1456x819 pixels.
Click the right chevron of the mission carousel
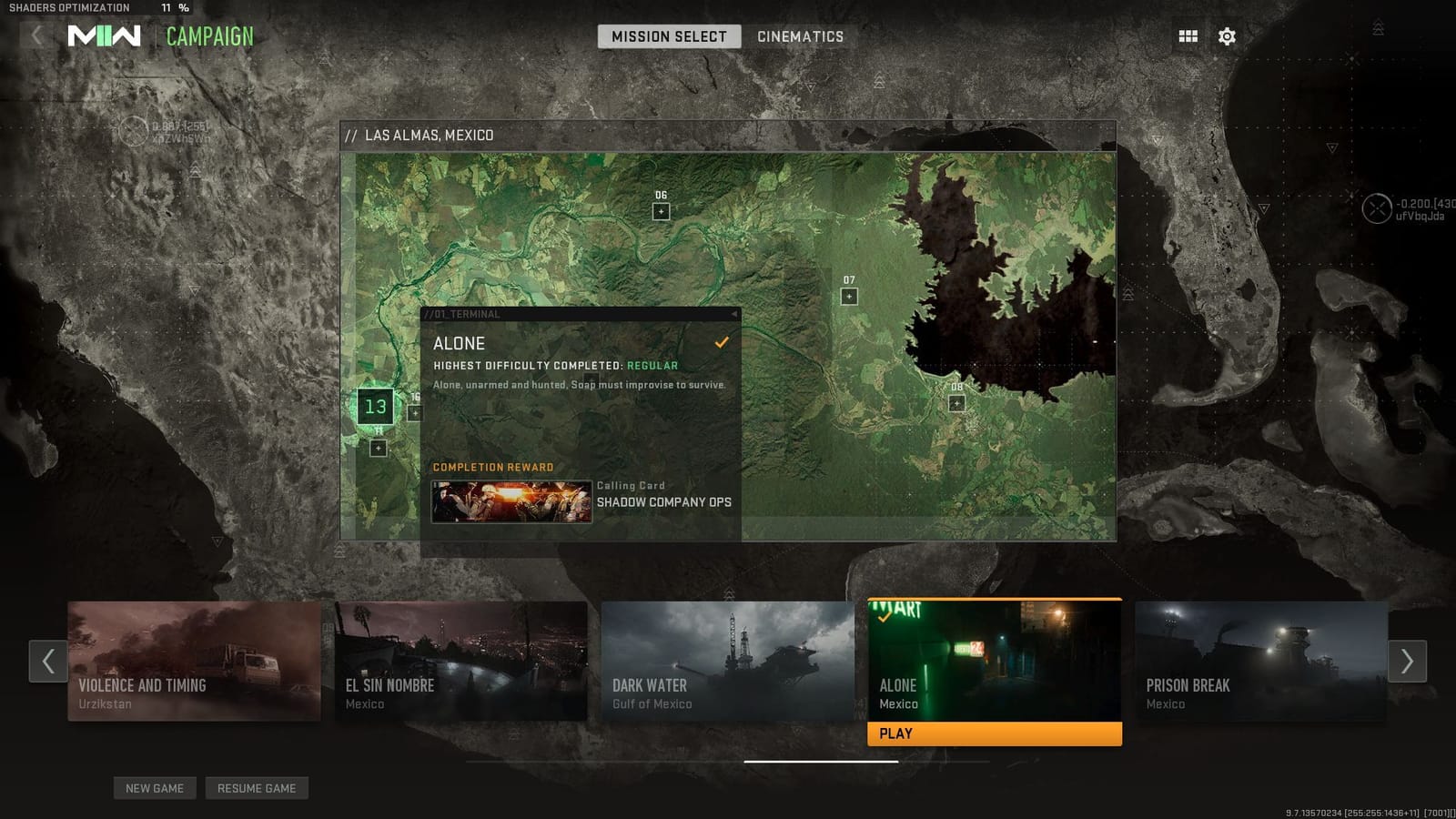(1407, 662)
